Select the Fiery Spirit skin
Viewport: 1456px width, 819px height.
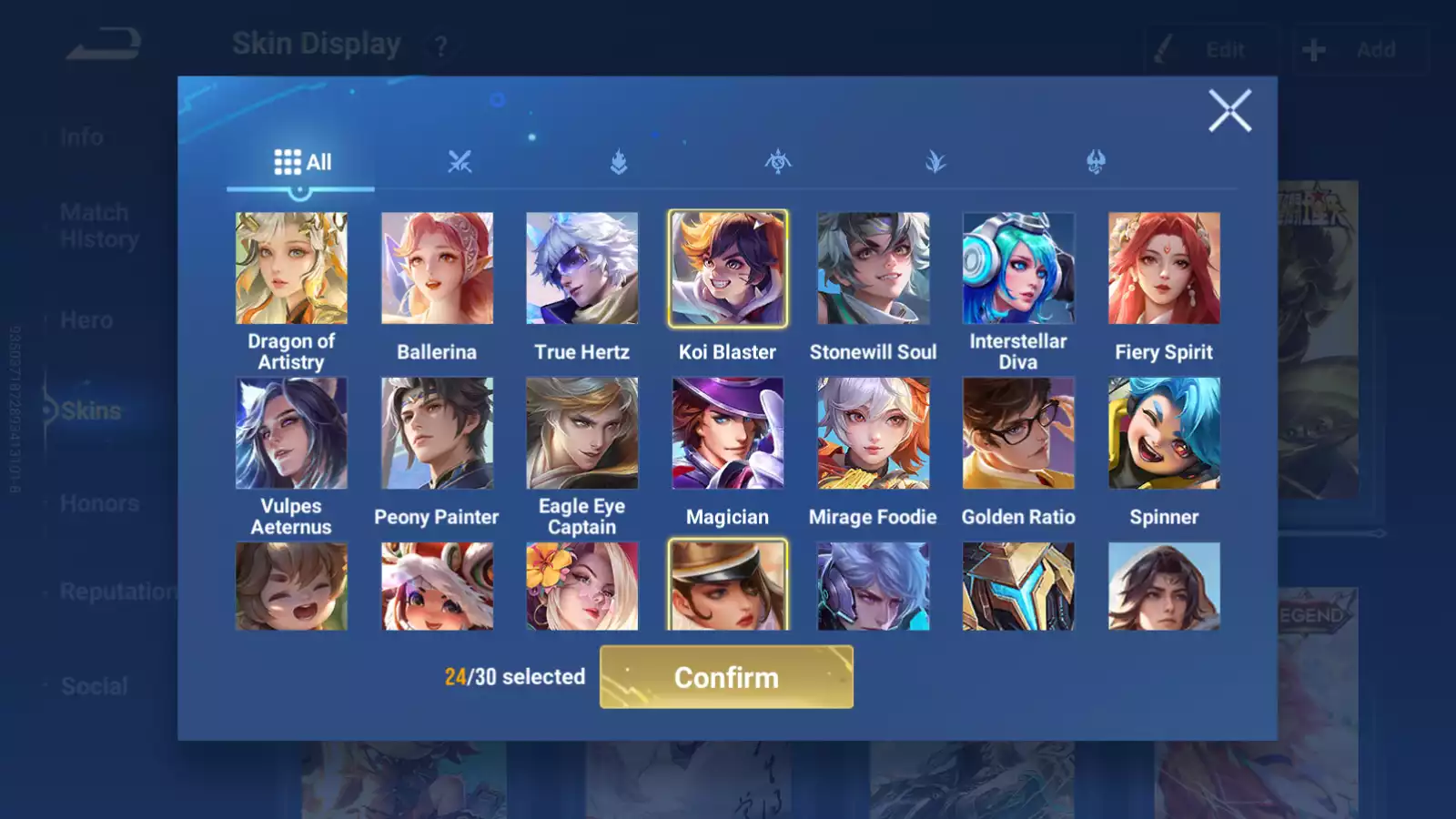point(1164,268)
